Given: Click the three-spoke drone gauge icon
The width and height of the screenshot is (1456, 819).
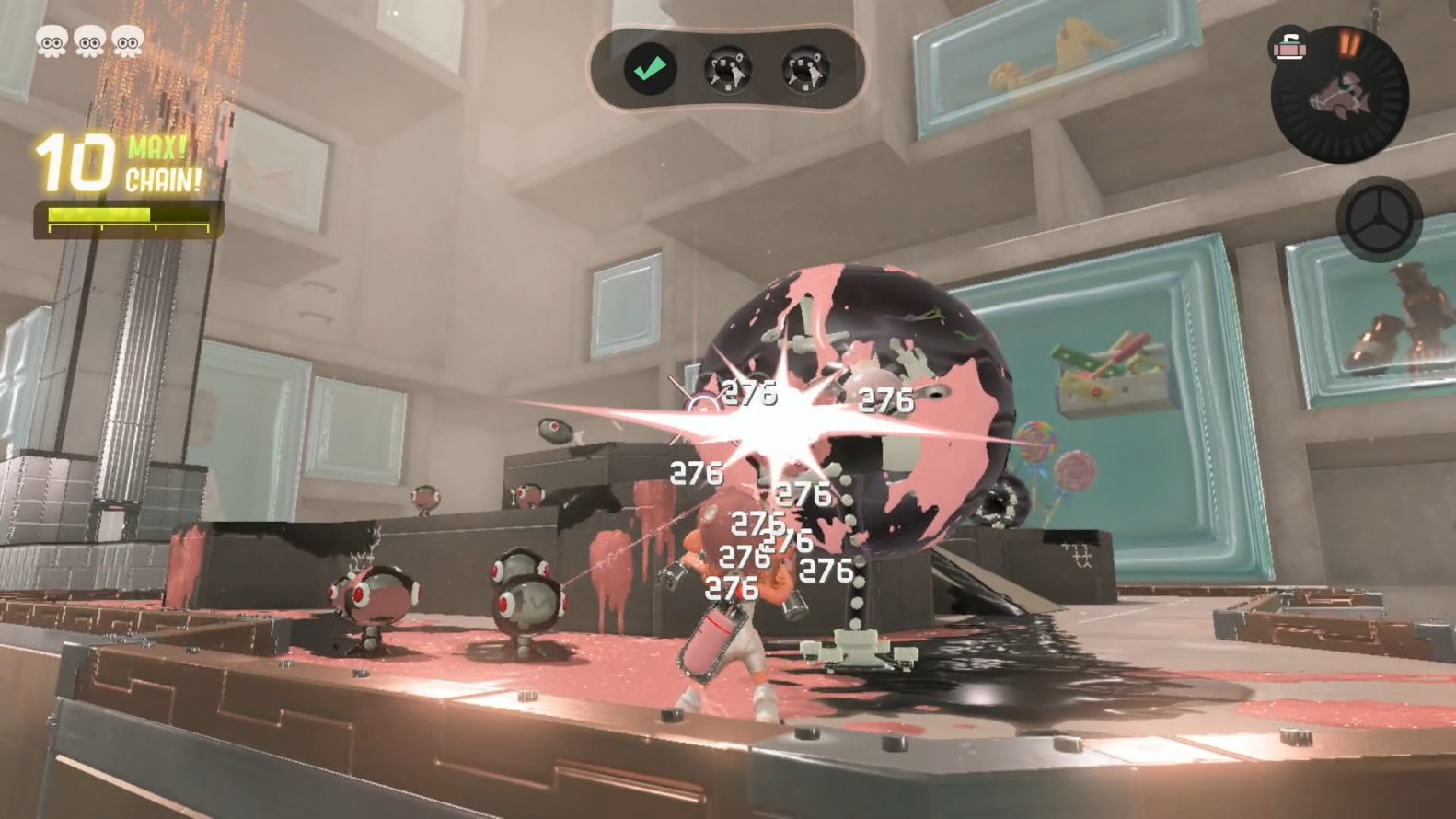Looking at the screenshot, I should [x=1378, y=220].
